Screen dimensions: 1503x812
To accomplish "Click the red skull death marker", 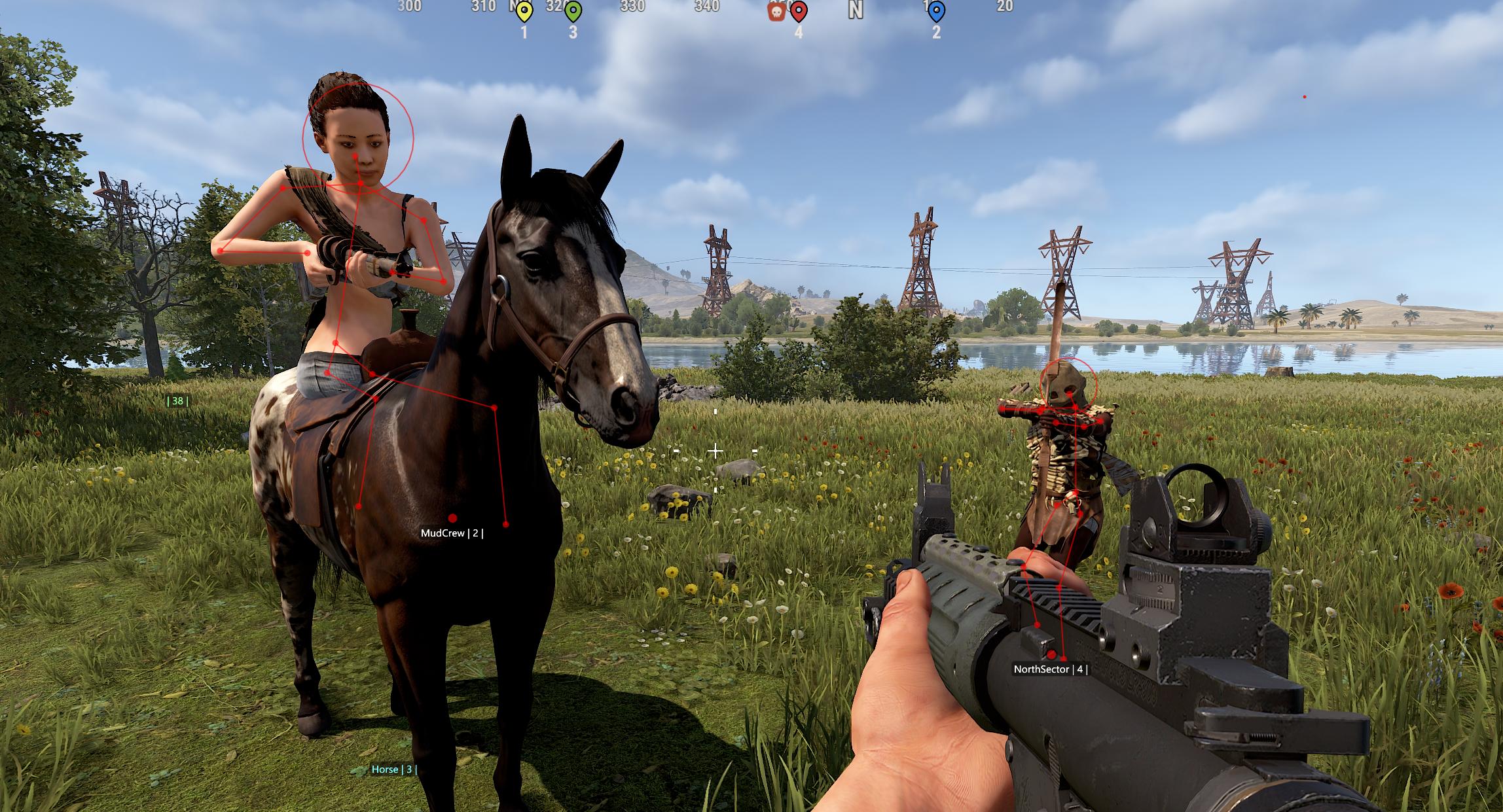I will click(776, 11).
